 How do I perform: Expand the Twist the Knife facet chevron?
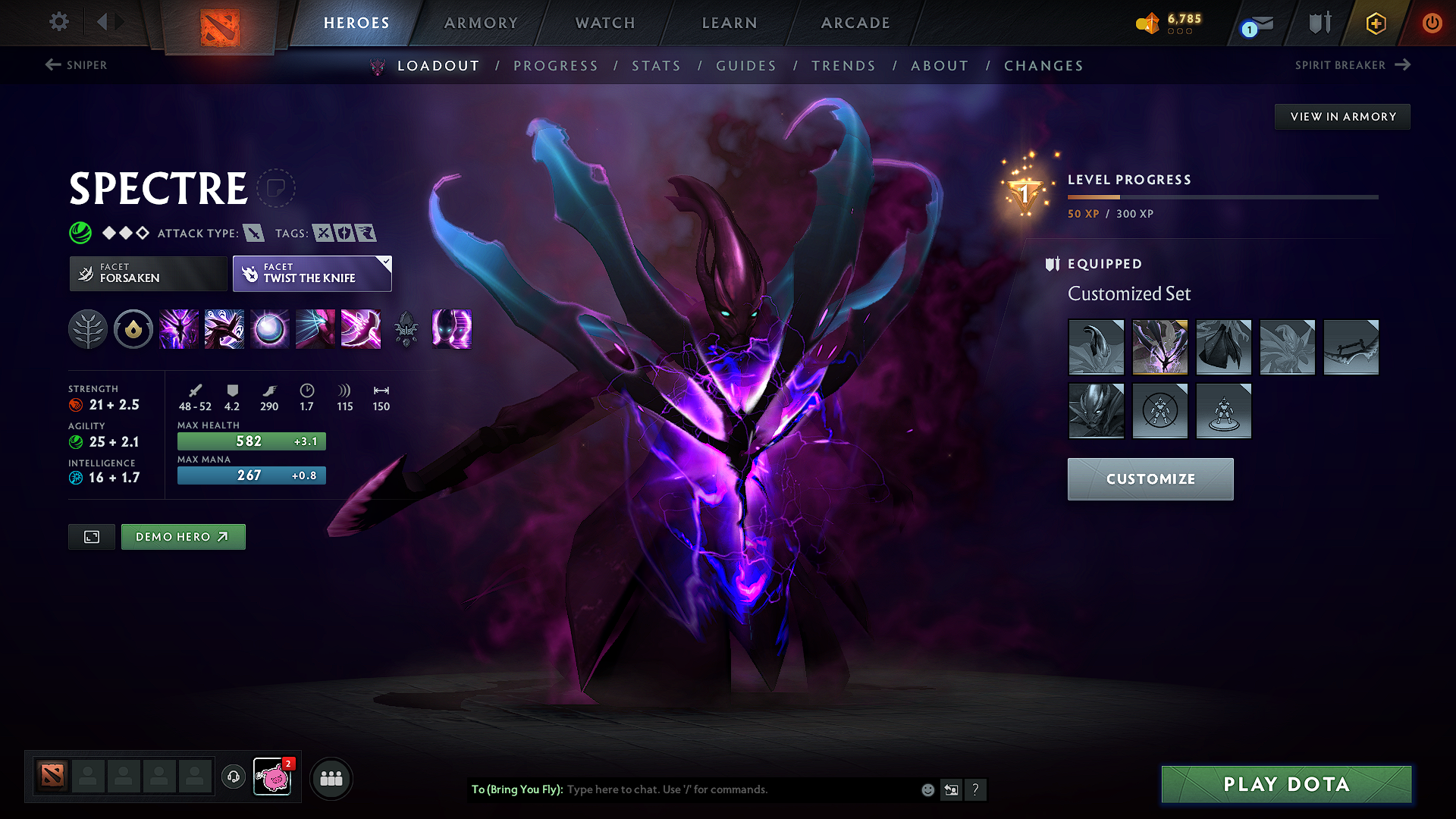(x=386, y=262)
